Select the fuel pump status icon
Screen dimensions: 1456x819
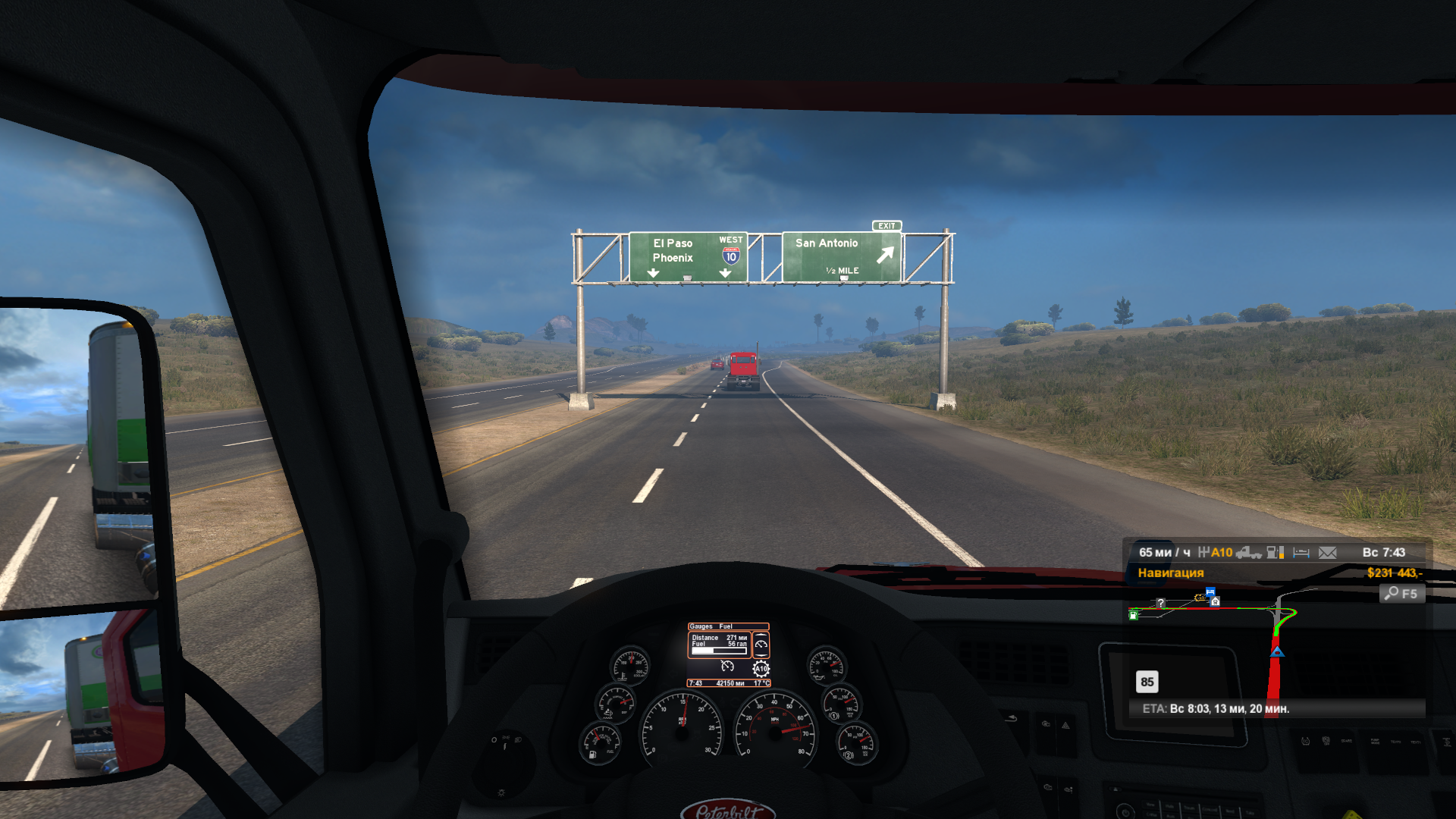click(x=1276, y=553)
